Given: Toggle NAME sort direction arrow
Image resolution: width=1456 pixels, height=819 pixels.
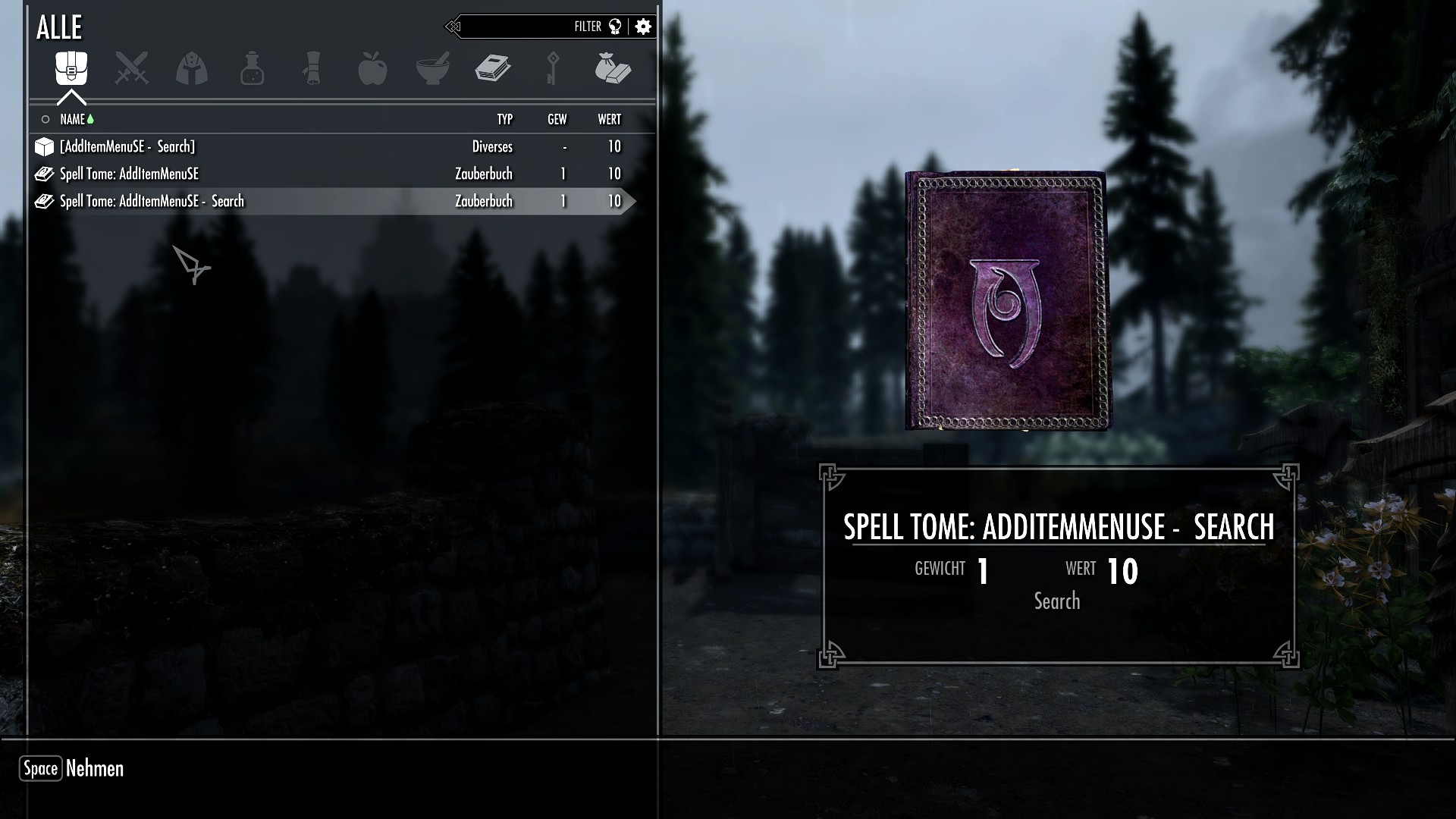Looking at the screenshot, I should click(89, 118).
